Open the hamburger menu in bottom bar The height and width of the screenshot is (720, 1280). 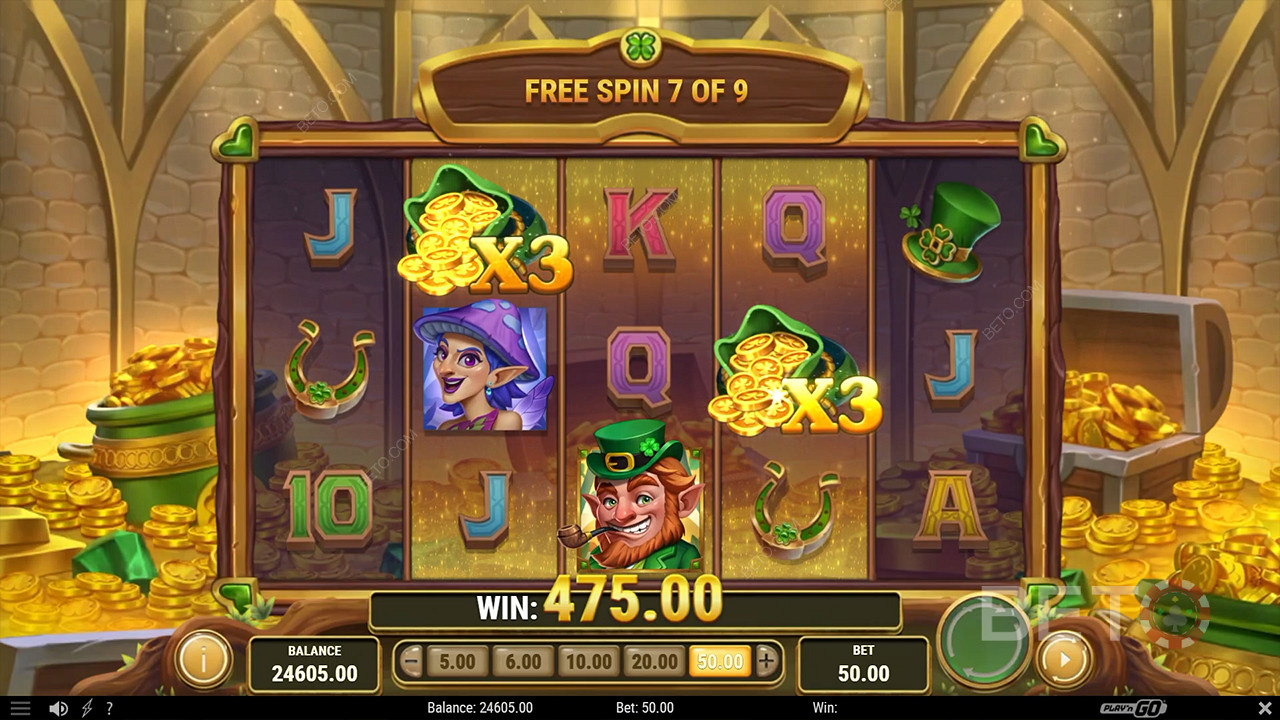point(19,708)
